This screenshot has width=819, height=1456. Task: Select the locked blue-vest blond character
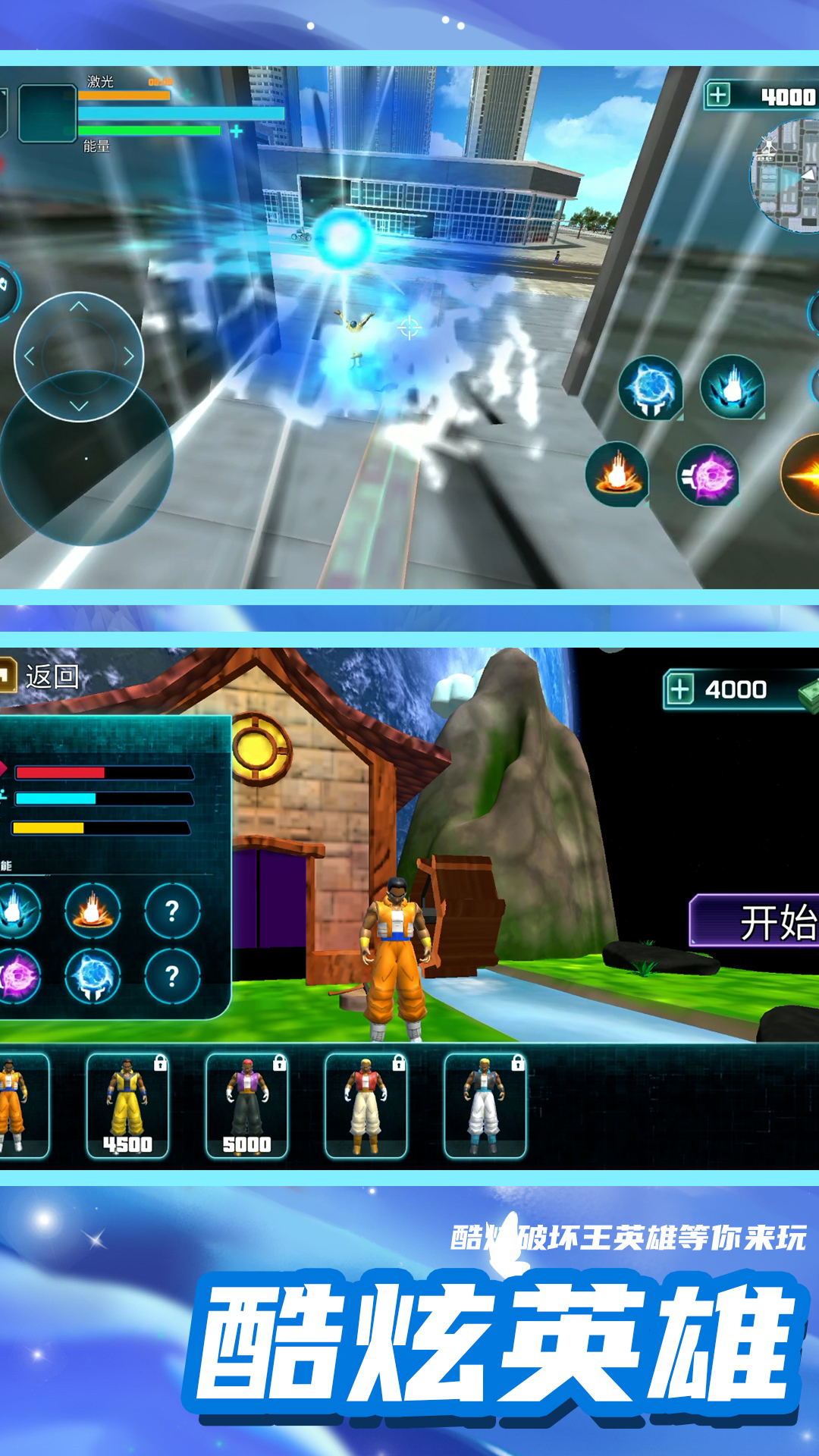tap(485, 1106)
